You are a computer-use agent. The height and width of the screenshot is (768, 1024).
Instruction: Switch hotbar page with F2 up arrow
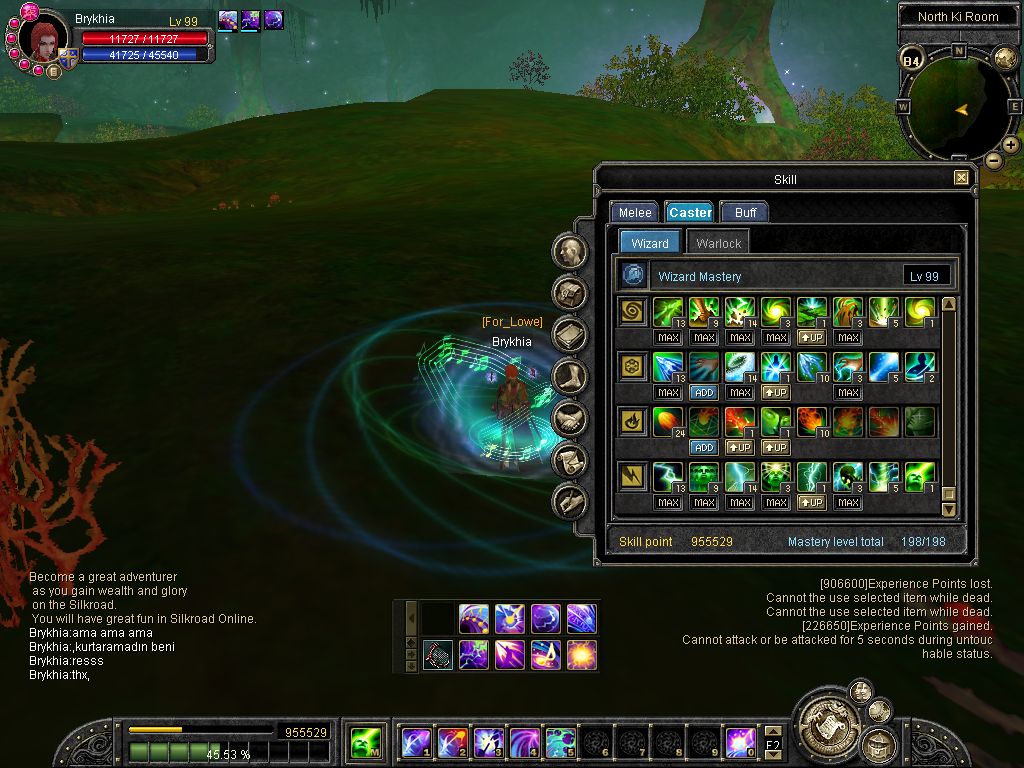click(773, 733)
